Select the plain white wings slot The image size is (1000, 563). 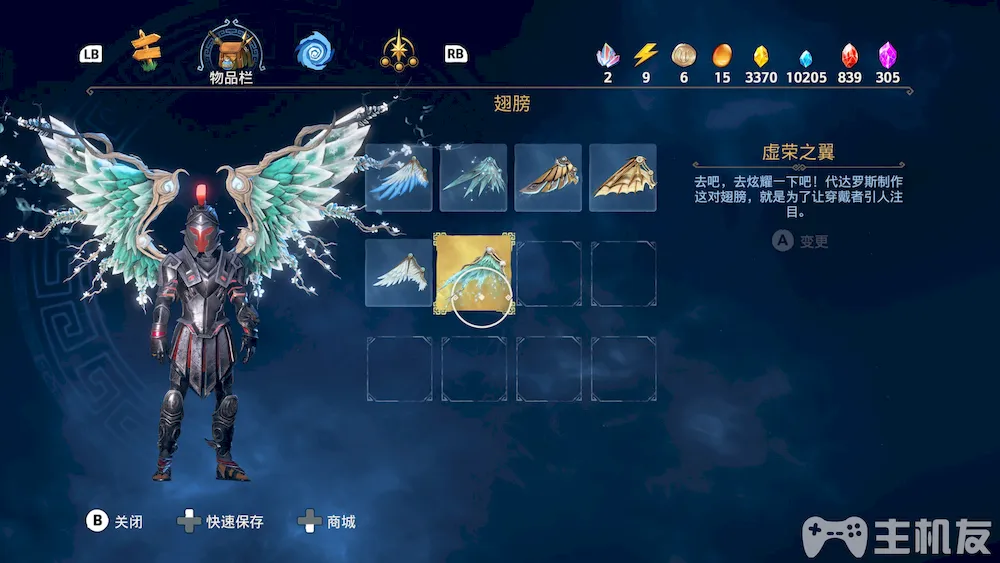tap(399, 273)
